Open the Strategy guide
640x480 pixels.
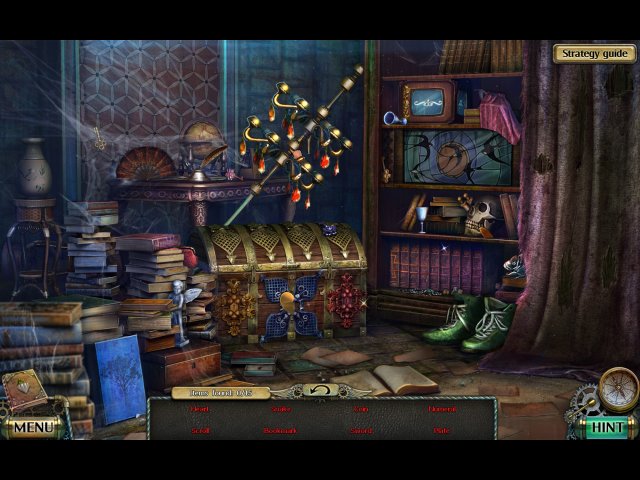point(593,53)
